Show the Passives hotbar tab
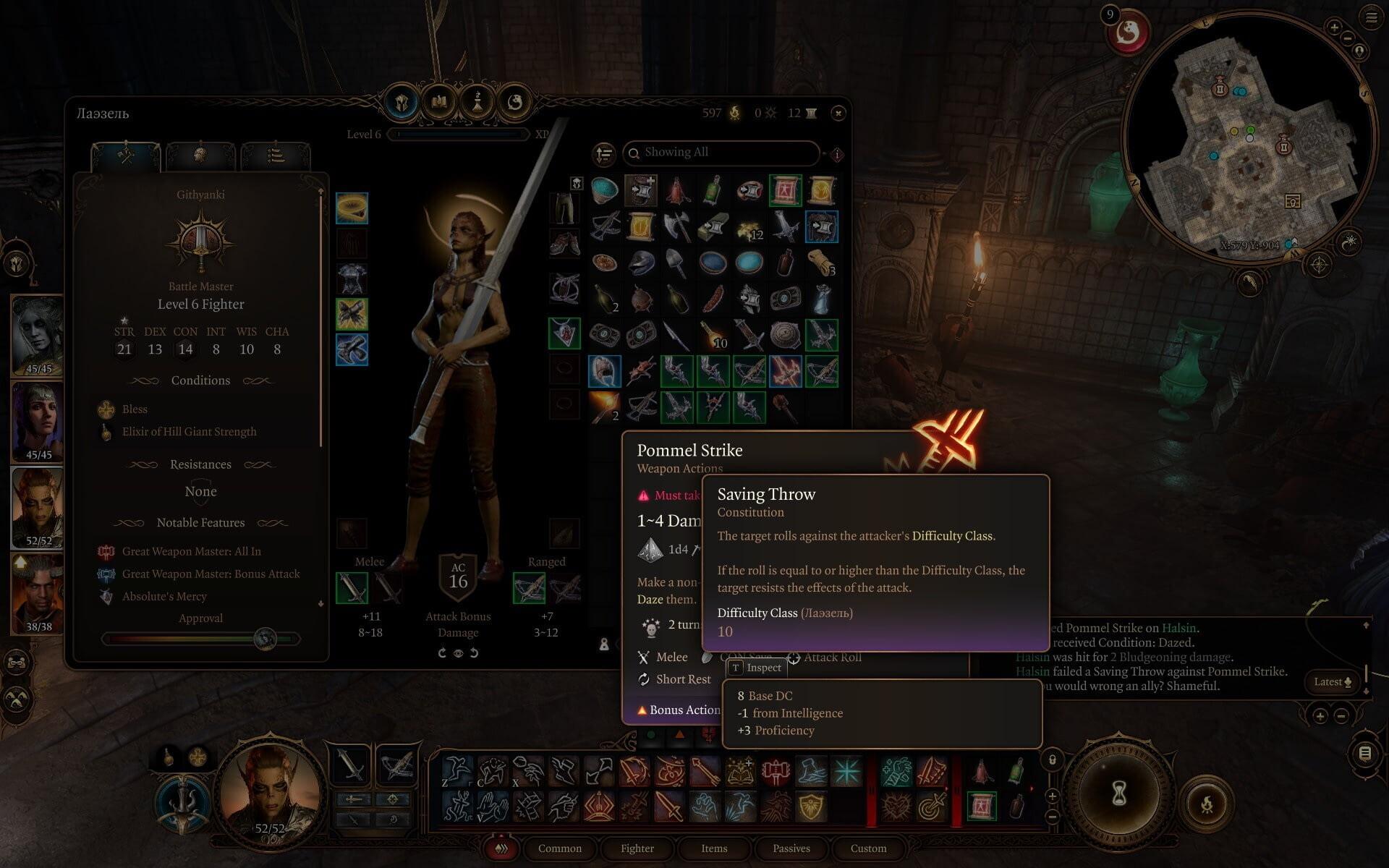The image size is (1389, 868). (791, 848)
